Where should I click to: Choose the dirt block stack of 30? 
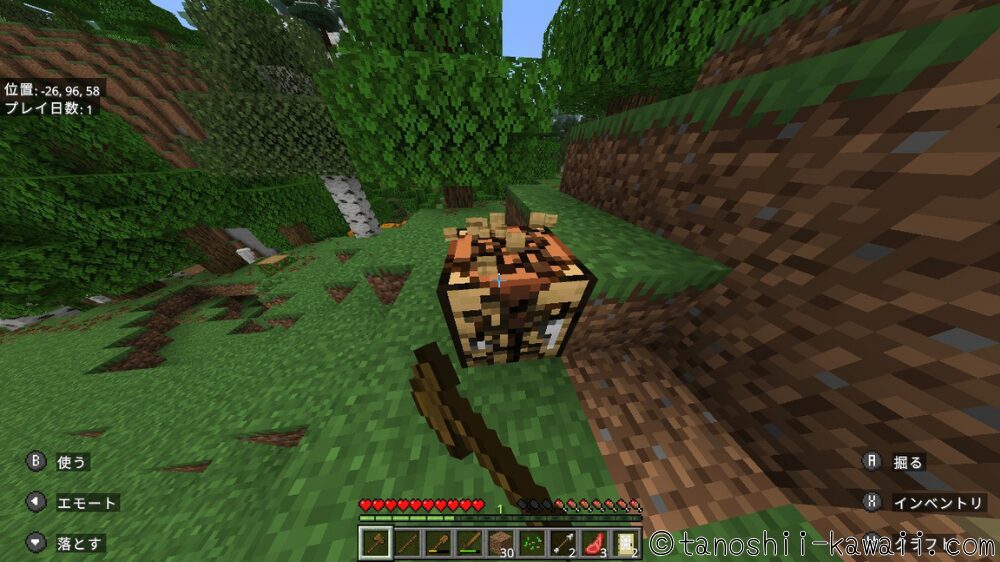click(x=501, y=543)
